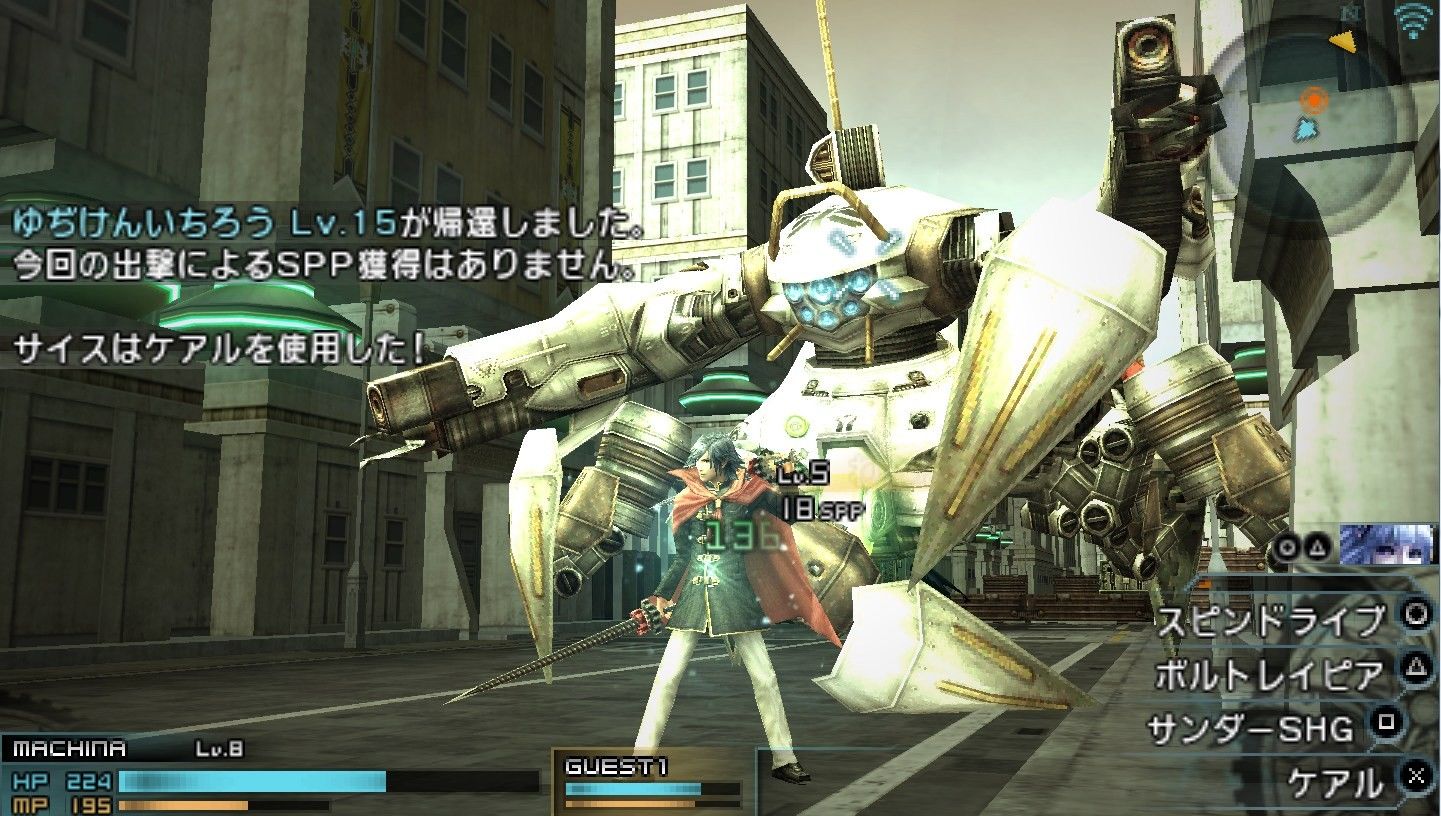This screenshot has height=816, width=1441.
Task: Select the GUEST1 party member panel
Action: click(652, 780)
